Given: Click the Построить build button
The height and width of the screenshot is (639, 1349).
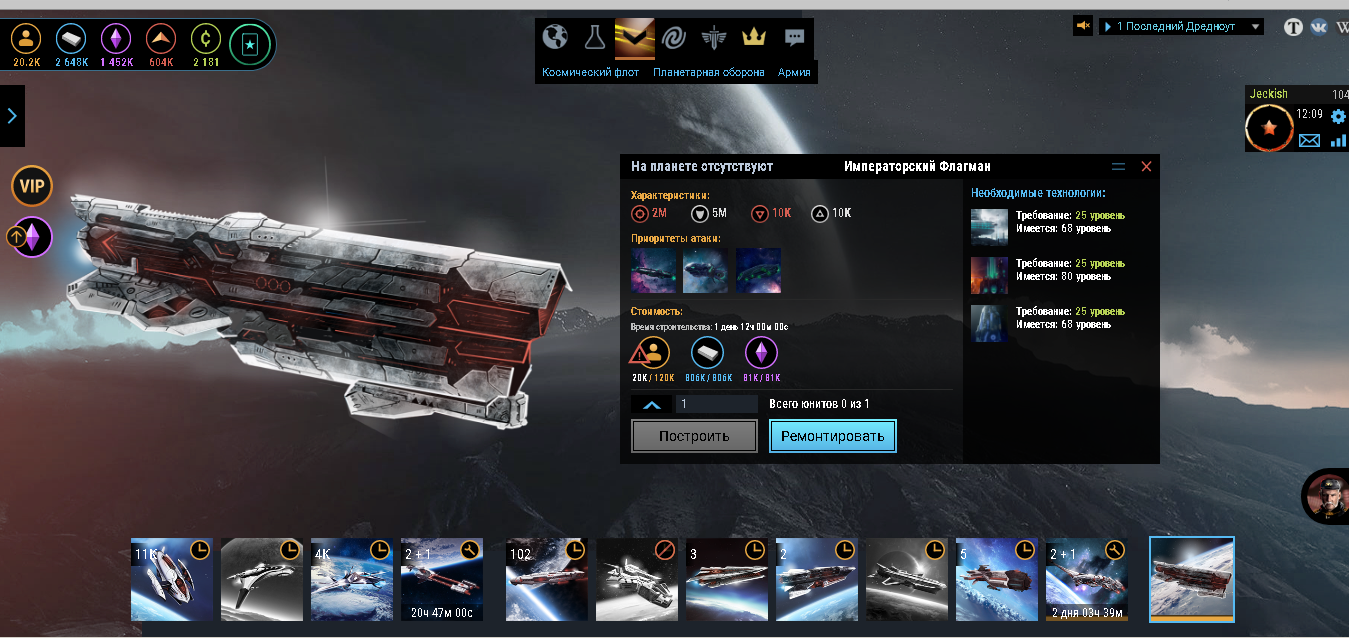Looking at the screenshot, I should (694, 436).
